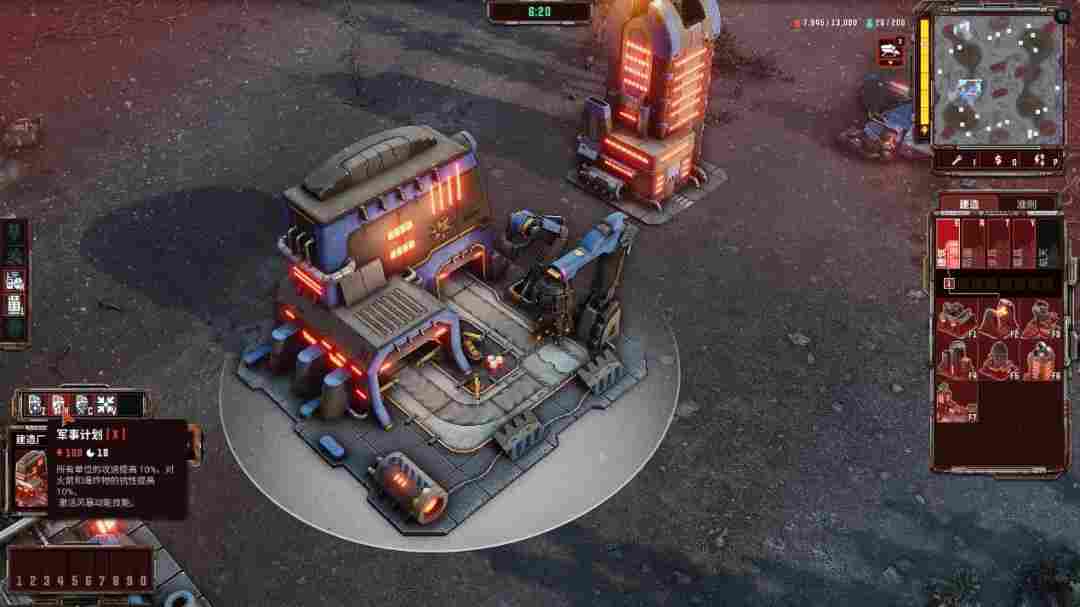This screenshot has height=607, width=1080.
Task: Activate the 军事计划 (Military Plan) ability icon
Action: pyautogui.click(x=57, y=406)
